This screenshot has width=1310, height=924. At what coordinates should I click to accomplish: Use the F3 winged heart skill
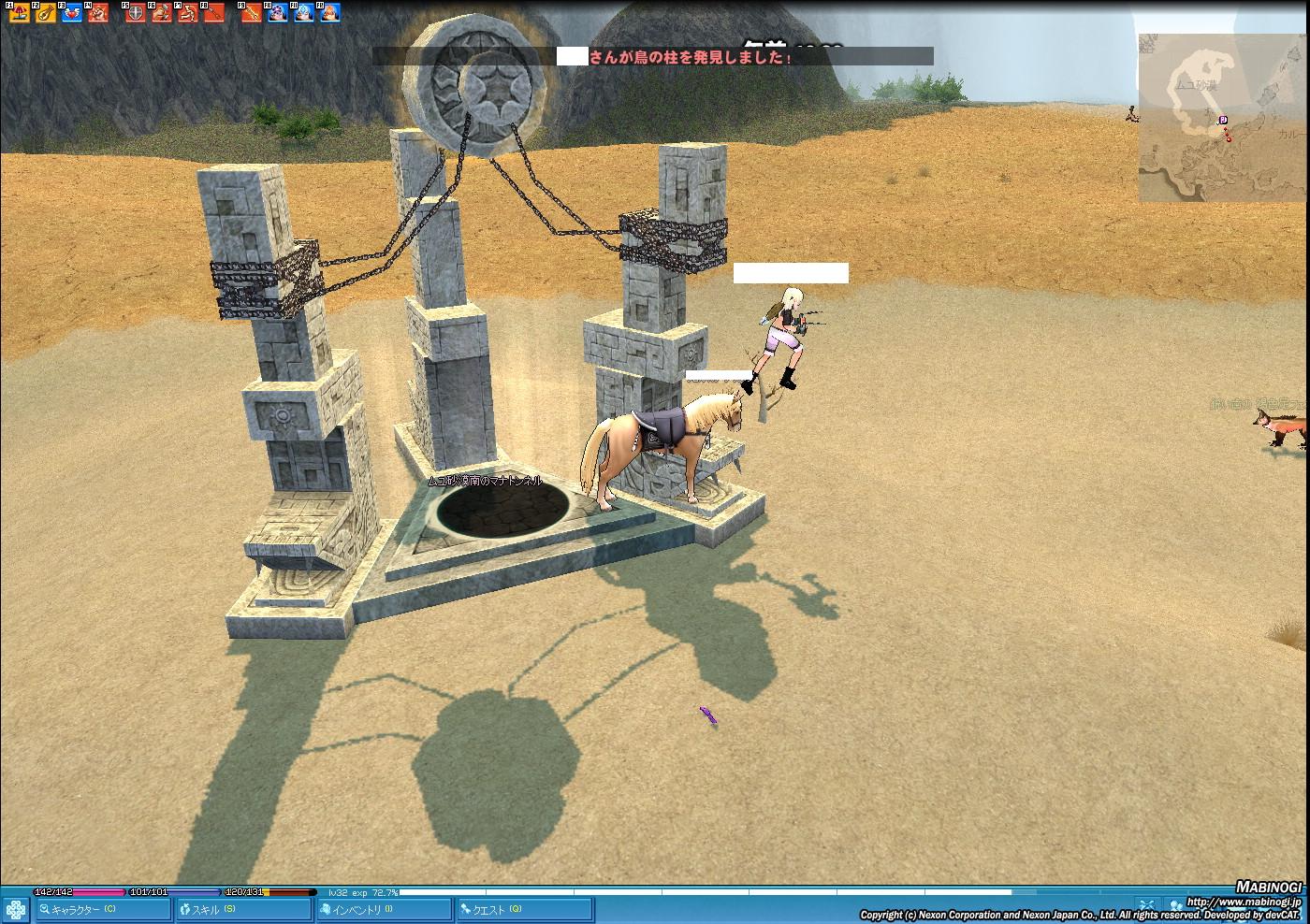pos(71,13)
